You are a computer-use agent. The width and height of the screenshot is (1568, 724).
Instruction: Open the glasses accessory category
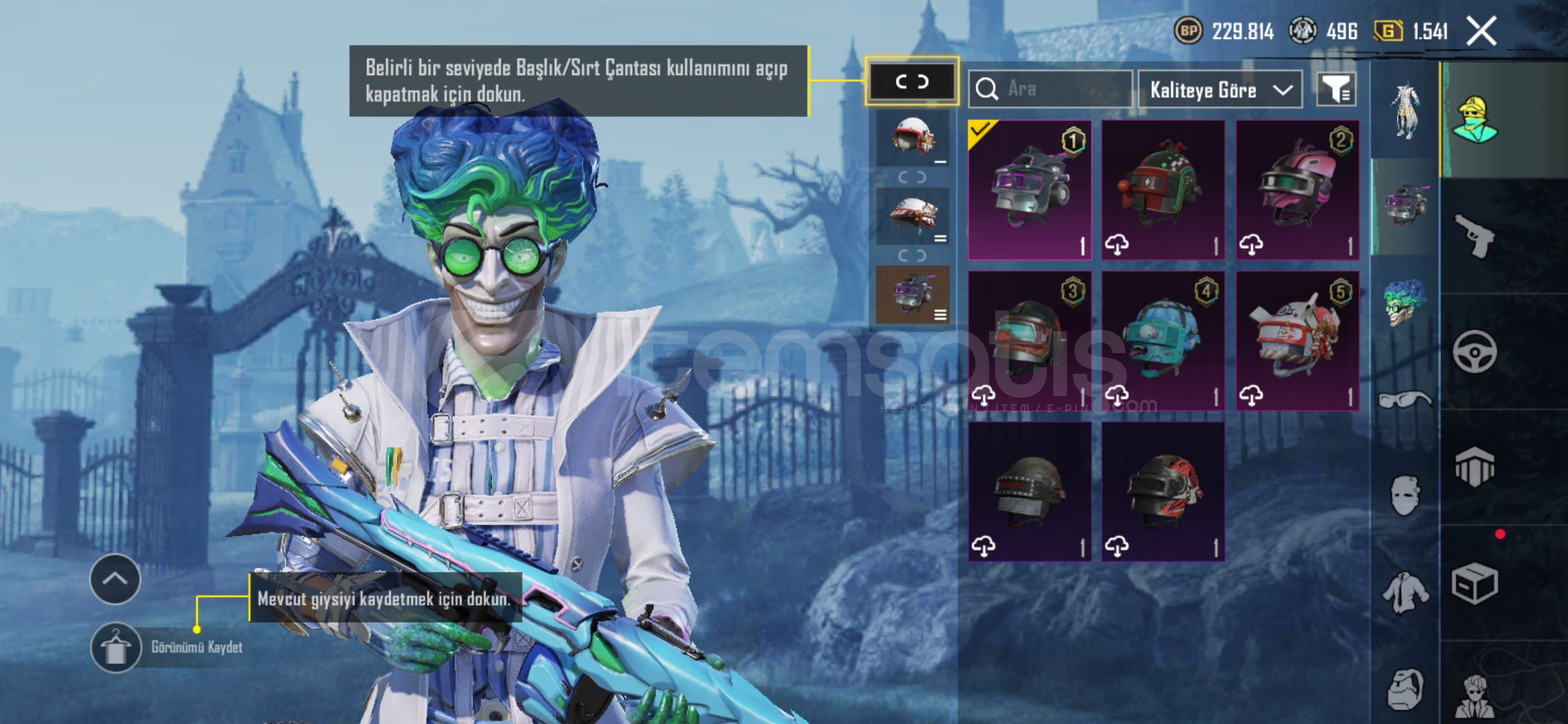click(x=1405, y=400)
